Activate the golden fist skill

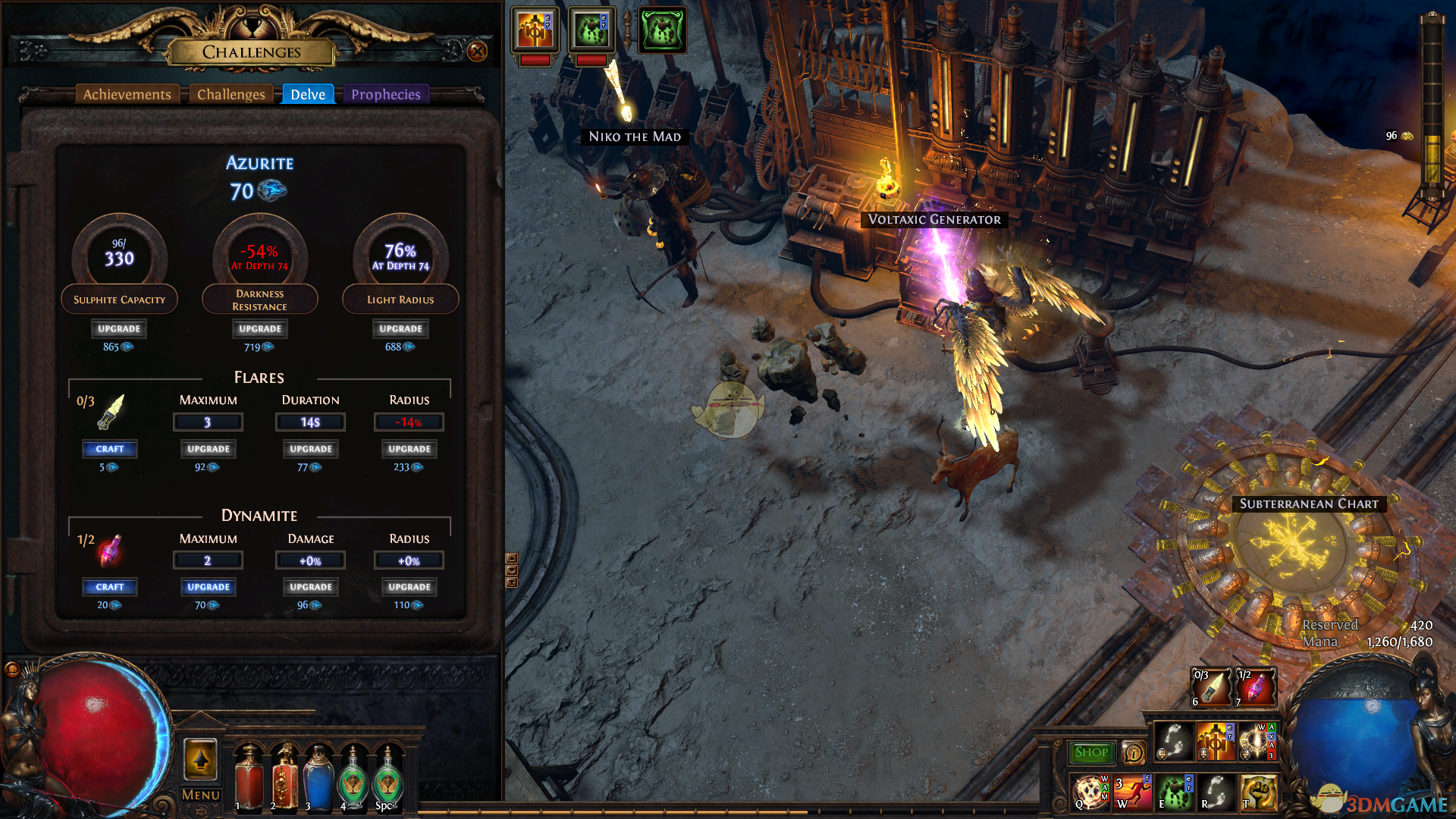1258,792
